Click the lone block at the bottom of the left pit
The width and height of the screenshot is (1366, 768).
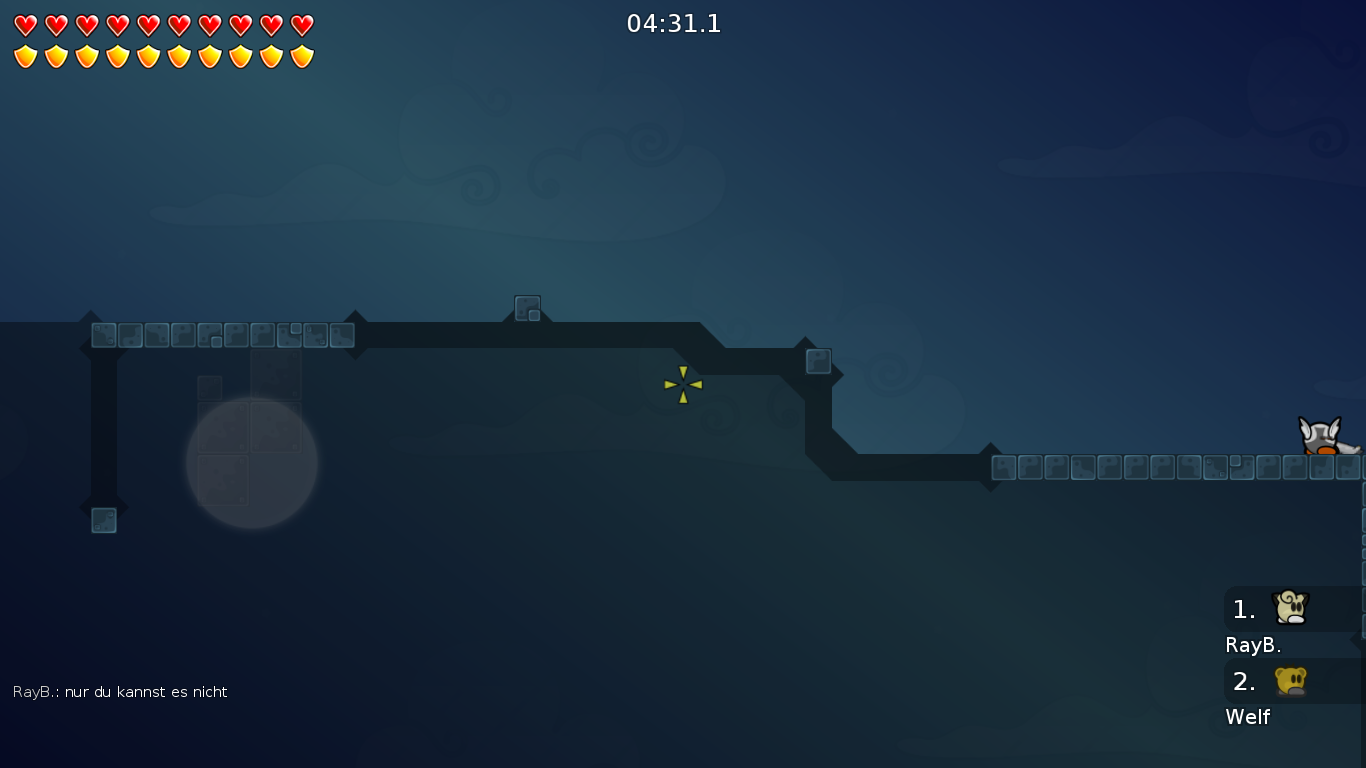tap(104, 520)
